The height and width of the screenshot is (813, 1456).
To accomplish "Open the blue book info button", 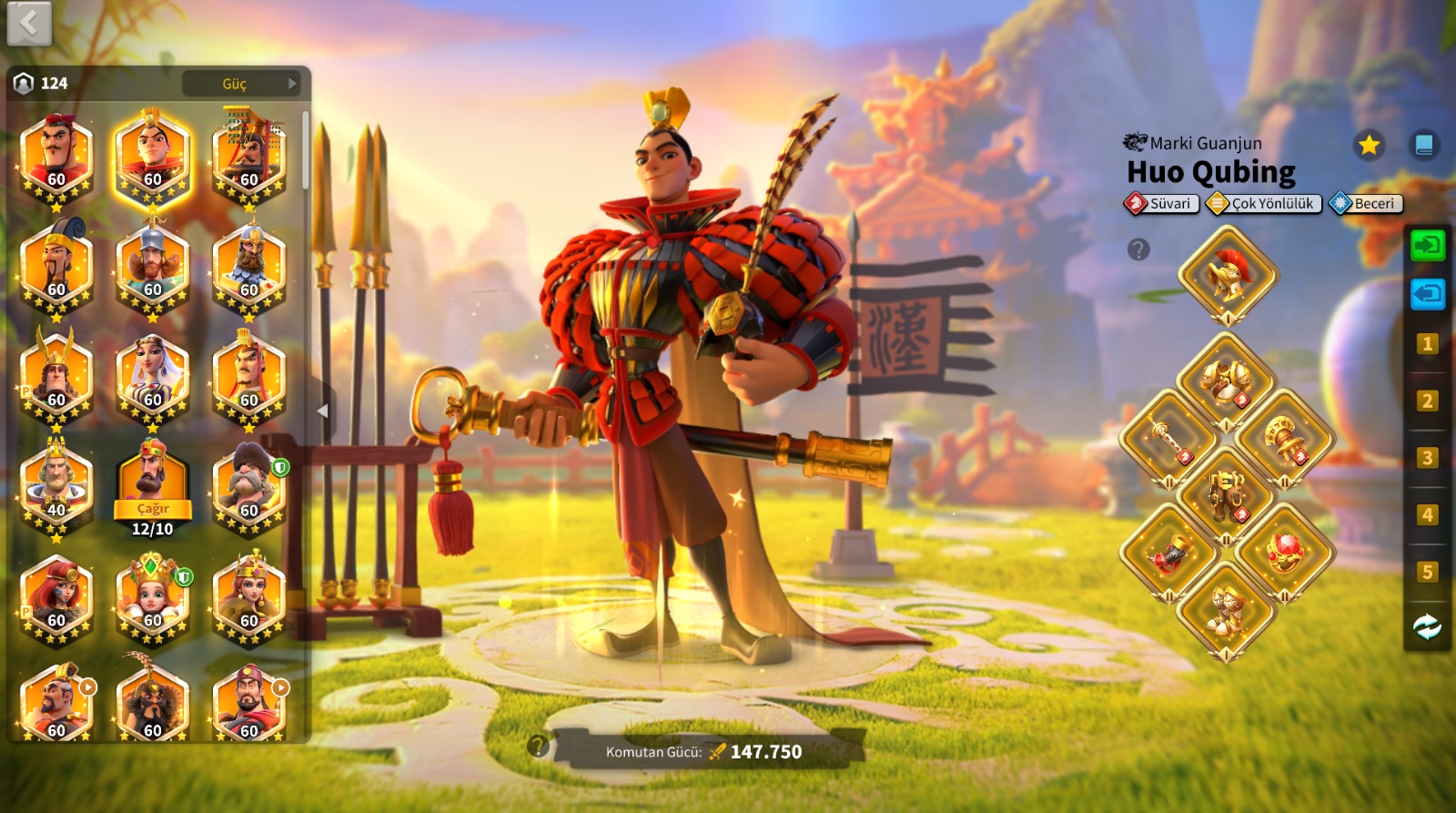I will pyautogui.click(x=1424, y=145).
